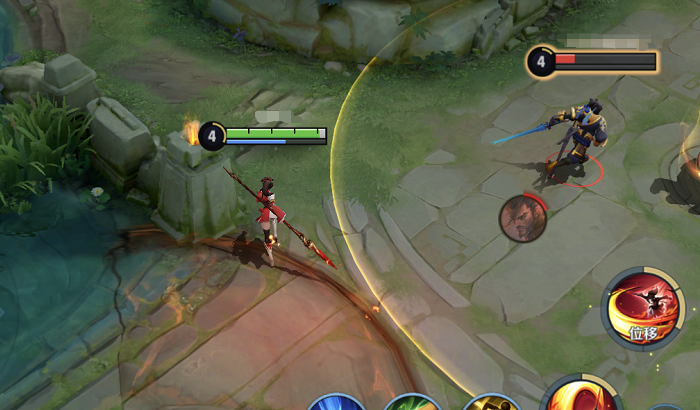Select the yellow ability icon
Screen dimensions: 700x410
pyautogui.click(x=491, y=404)
